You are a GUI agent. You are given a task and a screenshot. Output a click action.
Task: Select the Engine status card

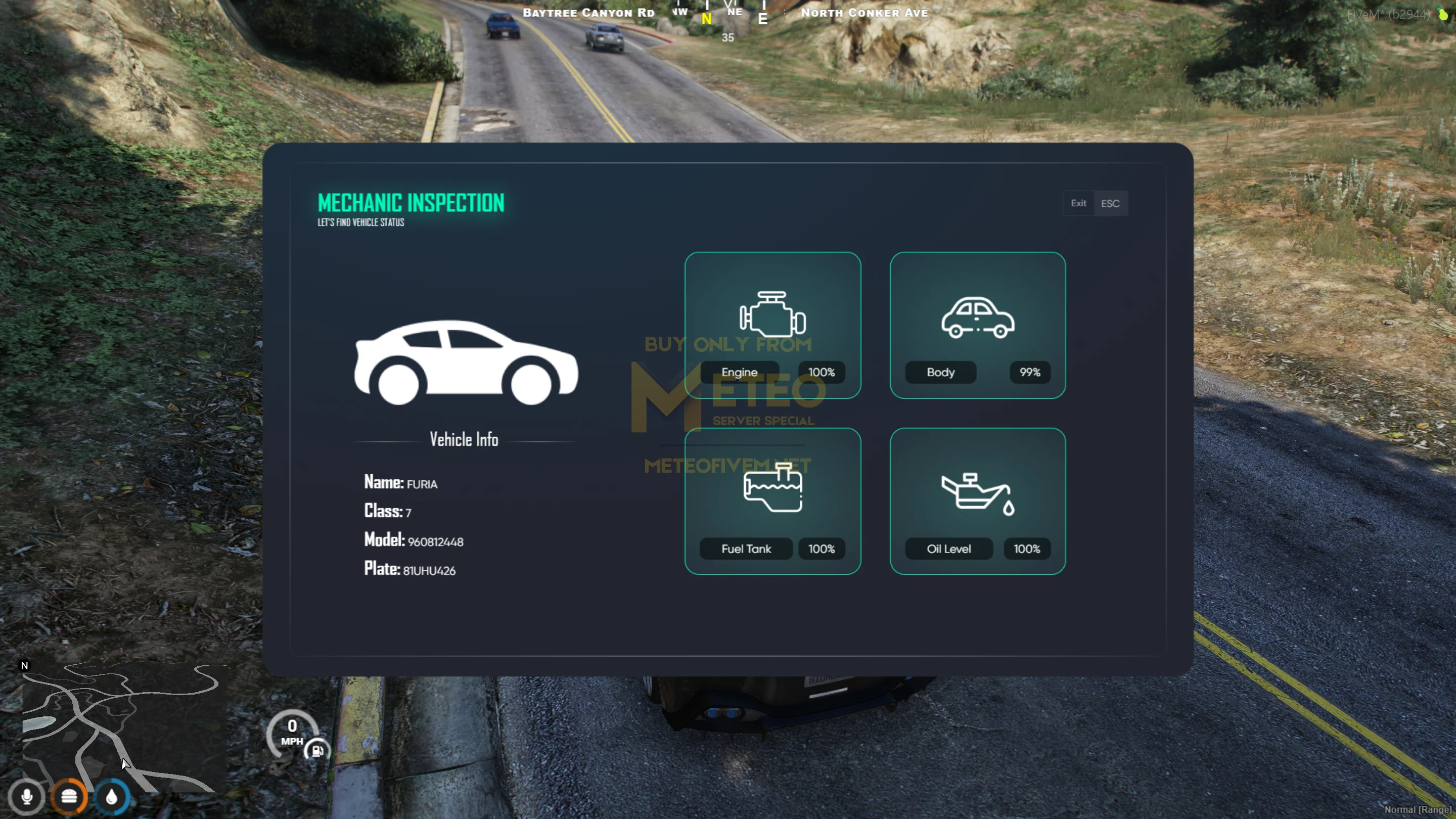pyautogui.click(x=772, y=325)
